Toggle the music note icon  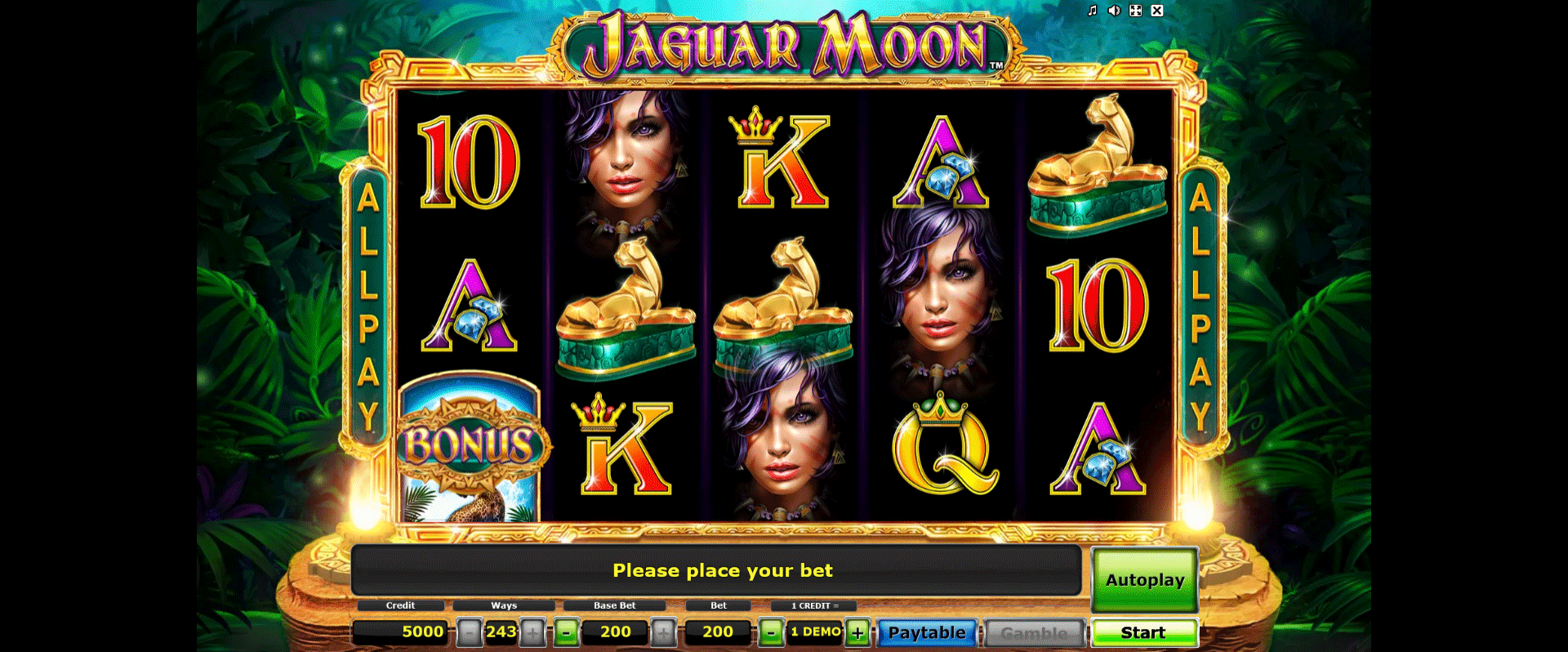point(1092,11)
